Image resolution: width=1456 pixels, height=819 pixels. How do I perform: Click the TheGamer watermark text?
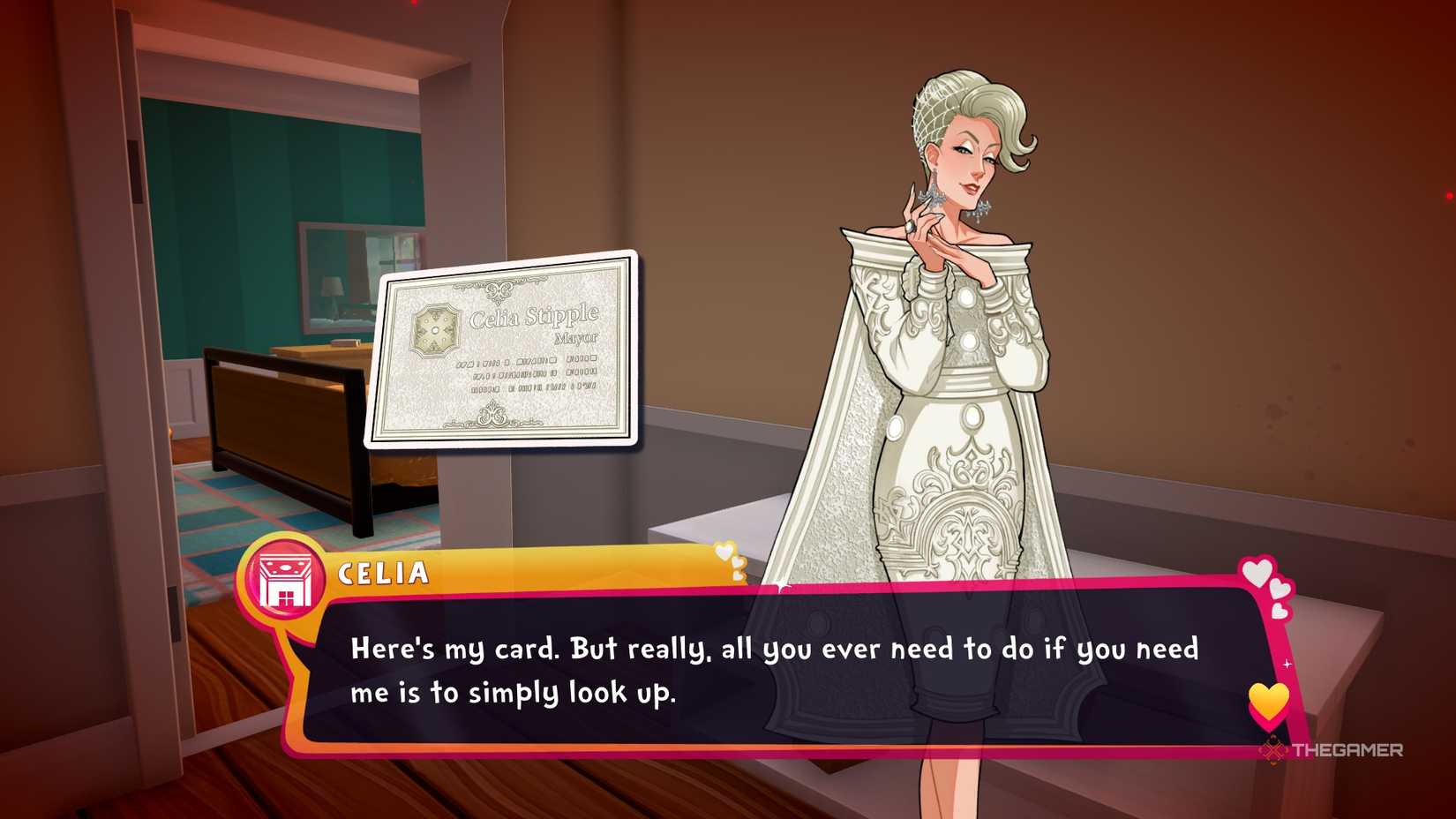point(1348,752)
